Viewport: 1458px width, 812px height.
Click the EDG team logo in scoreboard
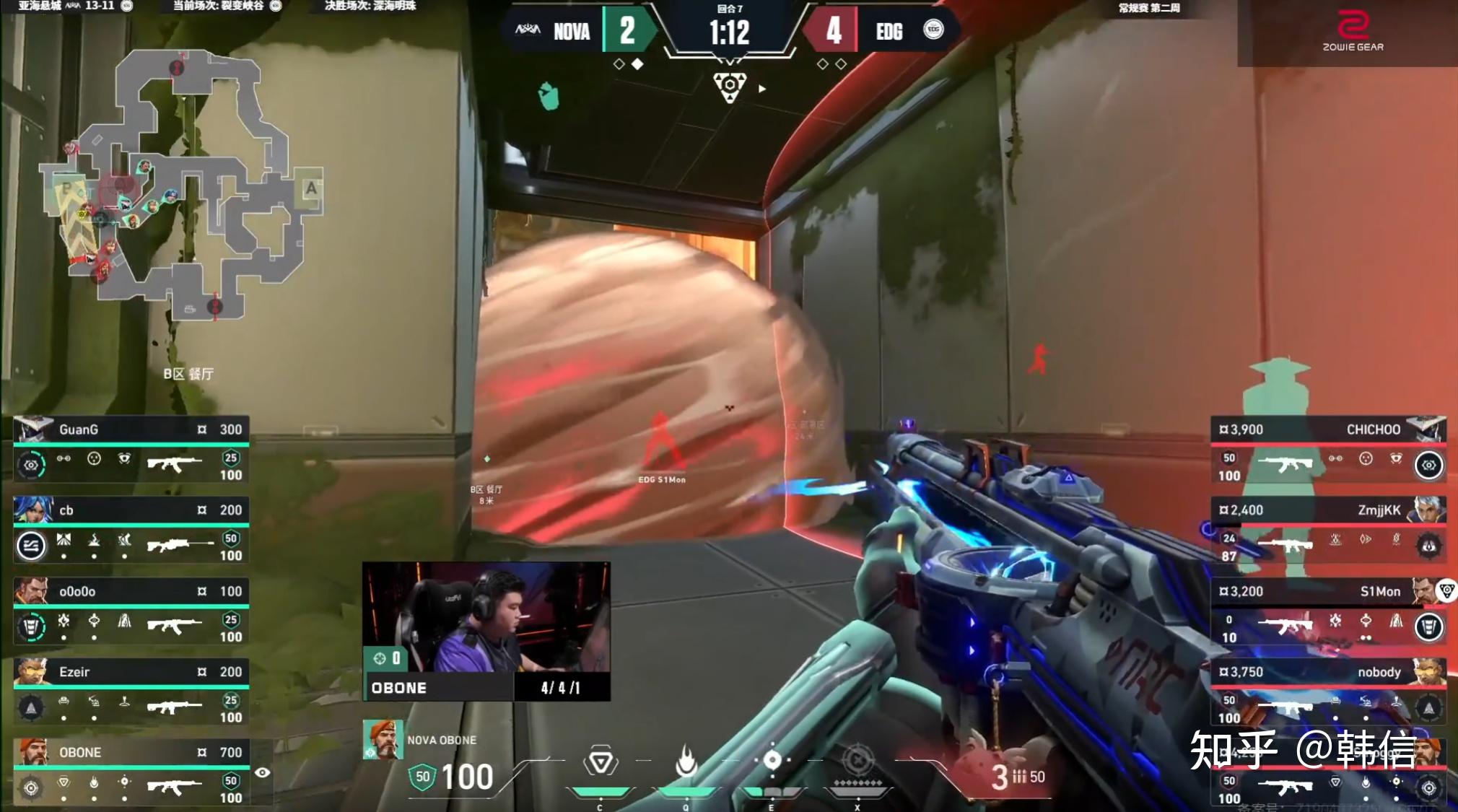pos(933,30)
